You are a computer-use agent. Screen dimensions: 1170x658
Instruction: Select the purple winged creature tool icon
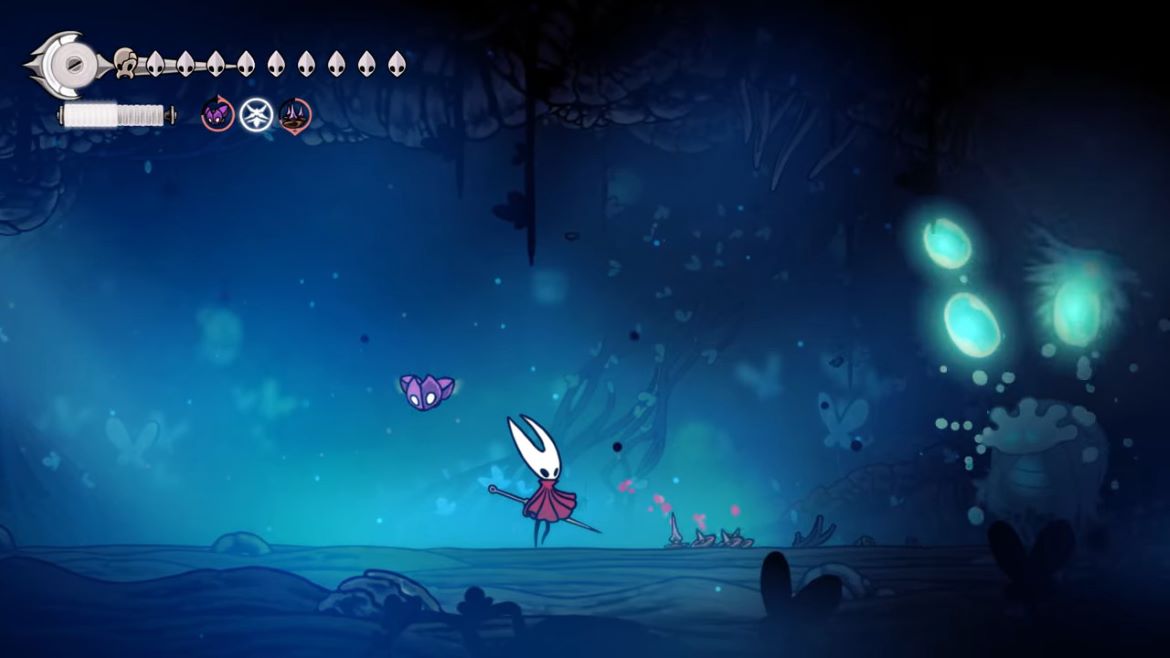click(x=218, y=115)
